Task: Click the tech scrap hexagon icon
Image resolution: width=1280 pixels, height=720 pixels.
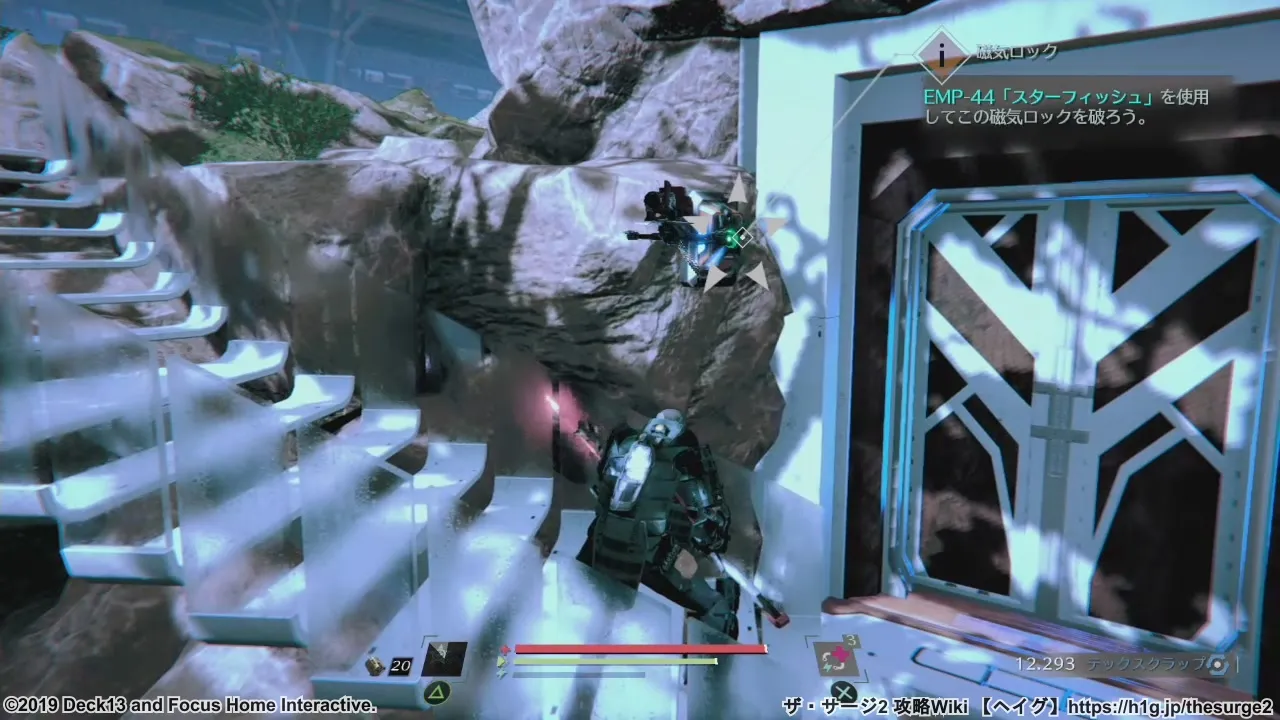Action: coord(1216,664)
